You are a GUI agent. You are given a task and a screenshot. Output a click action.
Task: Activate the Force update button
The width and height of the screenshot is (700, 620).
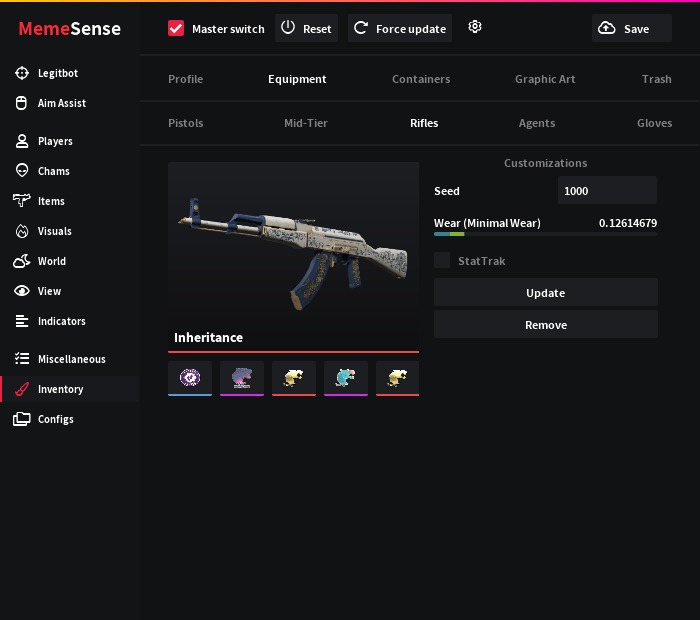coord(399,29)
